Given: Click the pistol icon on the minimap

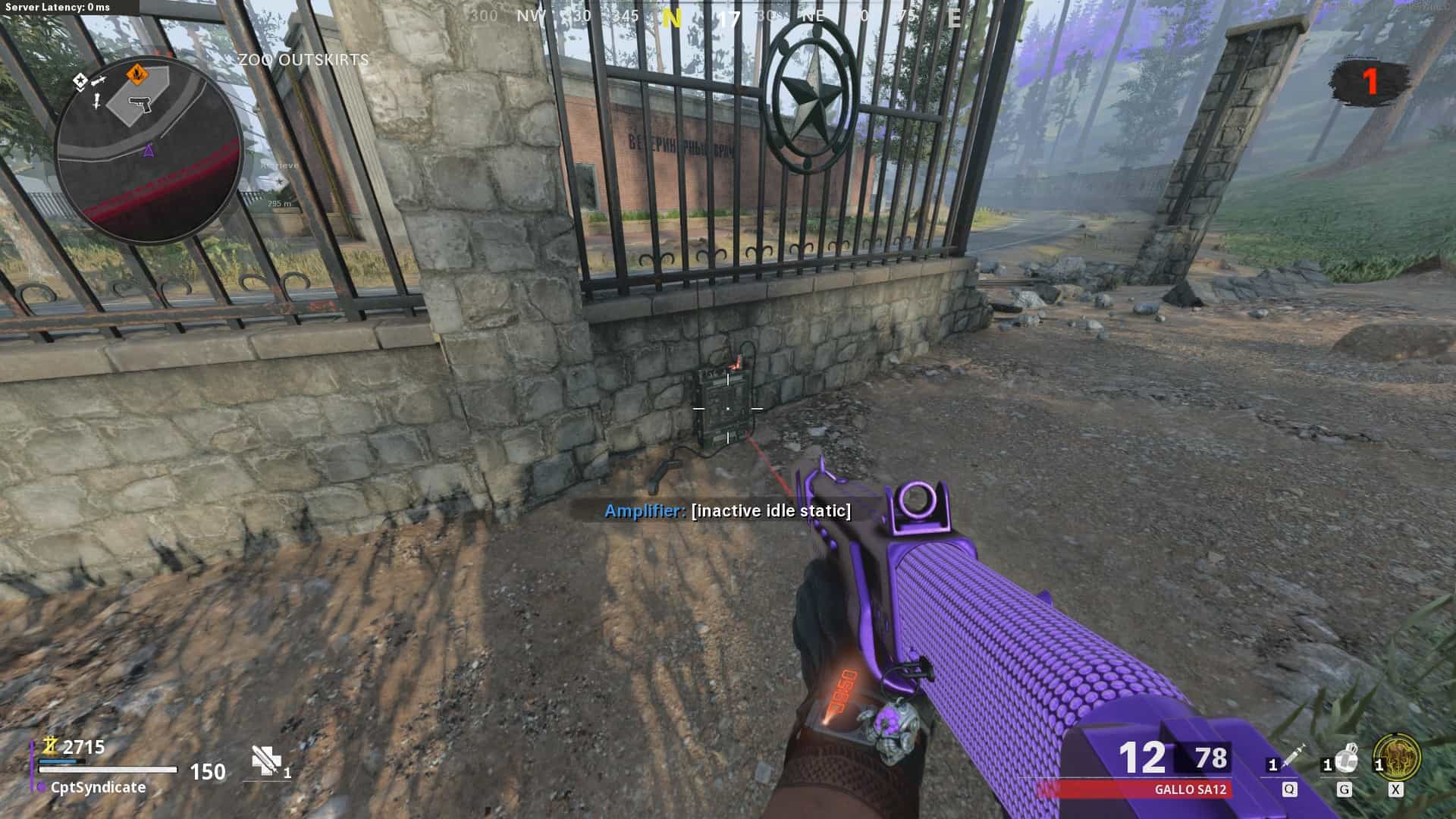Looking at the screenshot, I should pos(140,104).
